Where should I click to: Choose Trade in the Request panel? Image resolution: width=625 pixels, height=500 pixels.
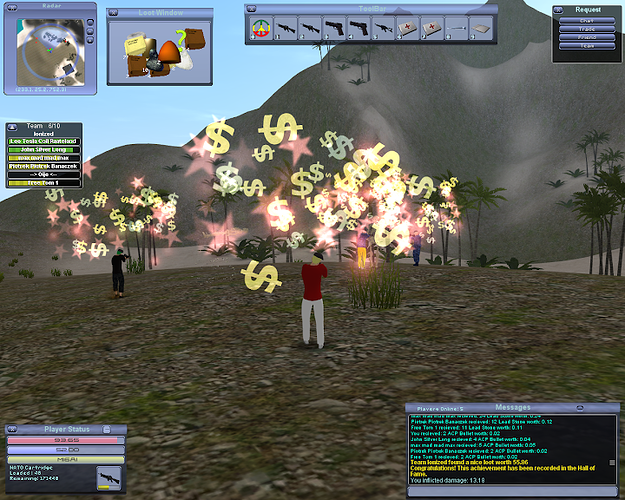click(x=587, y=29)
